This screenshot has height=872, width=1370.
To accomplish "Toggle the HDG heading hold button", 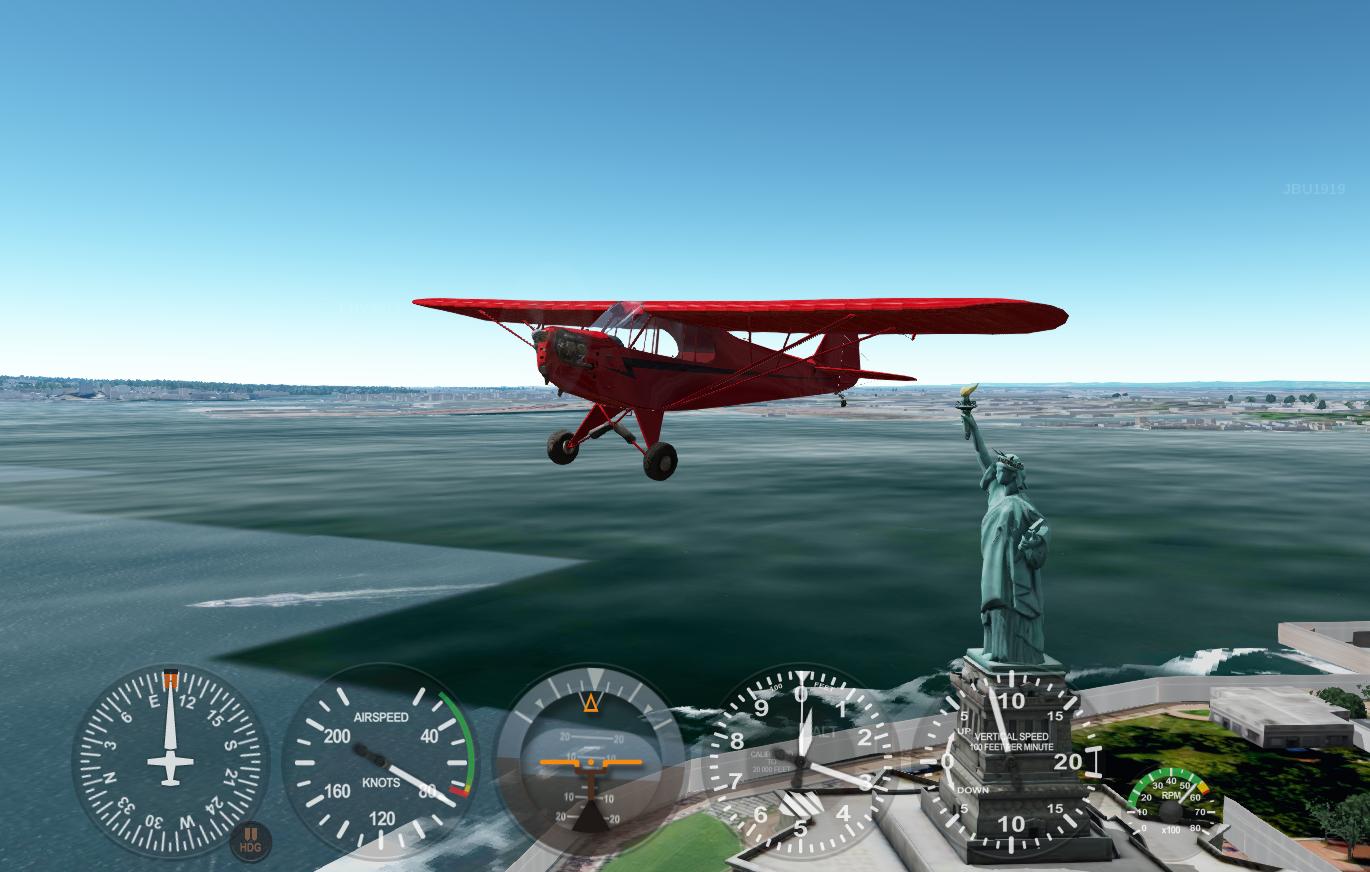I will coord(250,841).
